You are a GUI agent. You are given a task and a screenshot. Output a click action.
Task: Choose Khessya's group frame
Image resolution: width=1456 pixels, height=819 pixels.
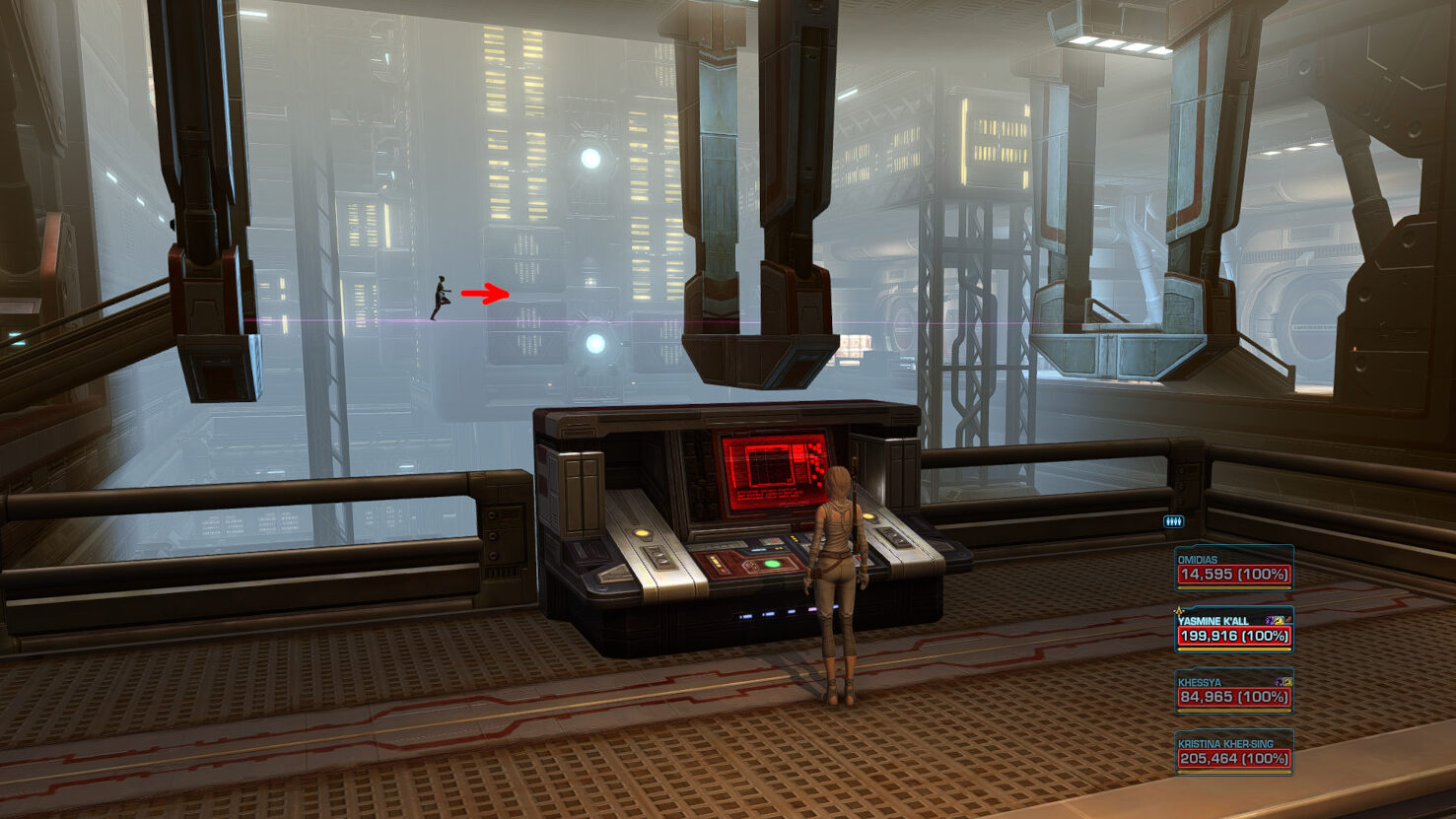(1233, 692)
